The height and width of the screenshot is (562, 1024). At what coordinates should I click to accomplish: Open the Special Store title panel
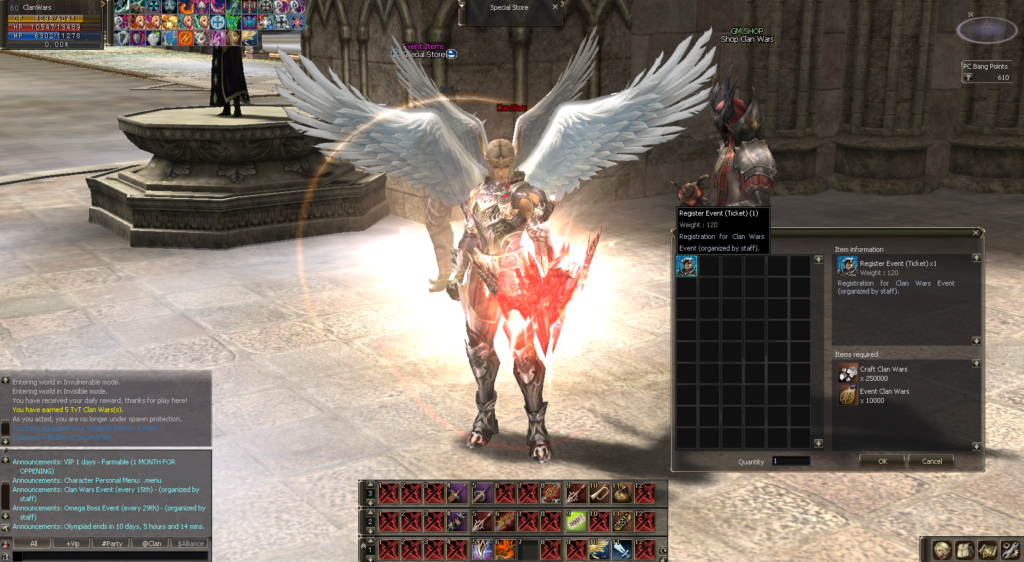(x=510, y=9)
